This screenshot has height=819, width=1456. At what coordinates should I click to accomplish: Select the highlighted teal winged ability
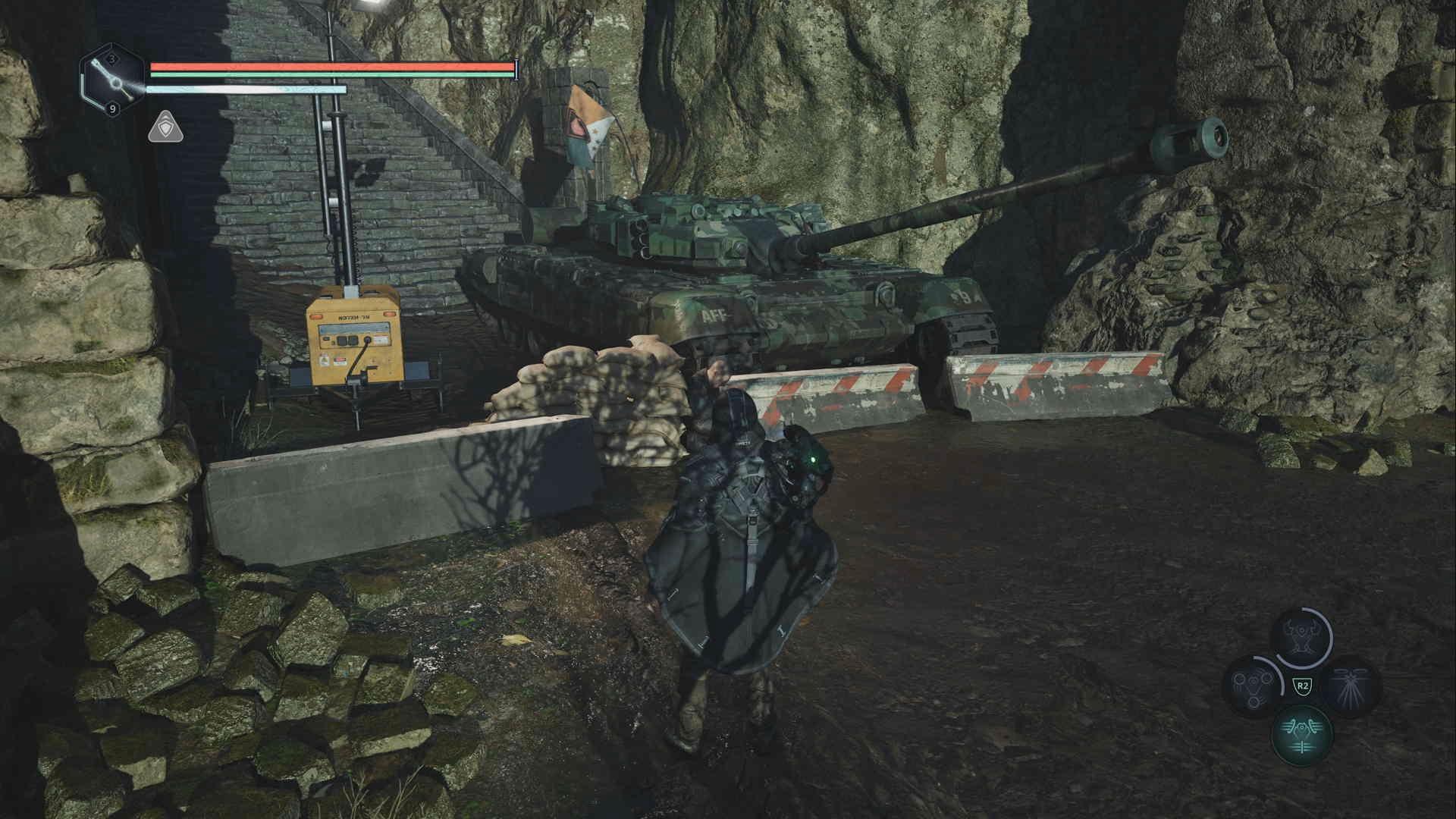[1303, 733]
